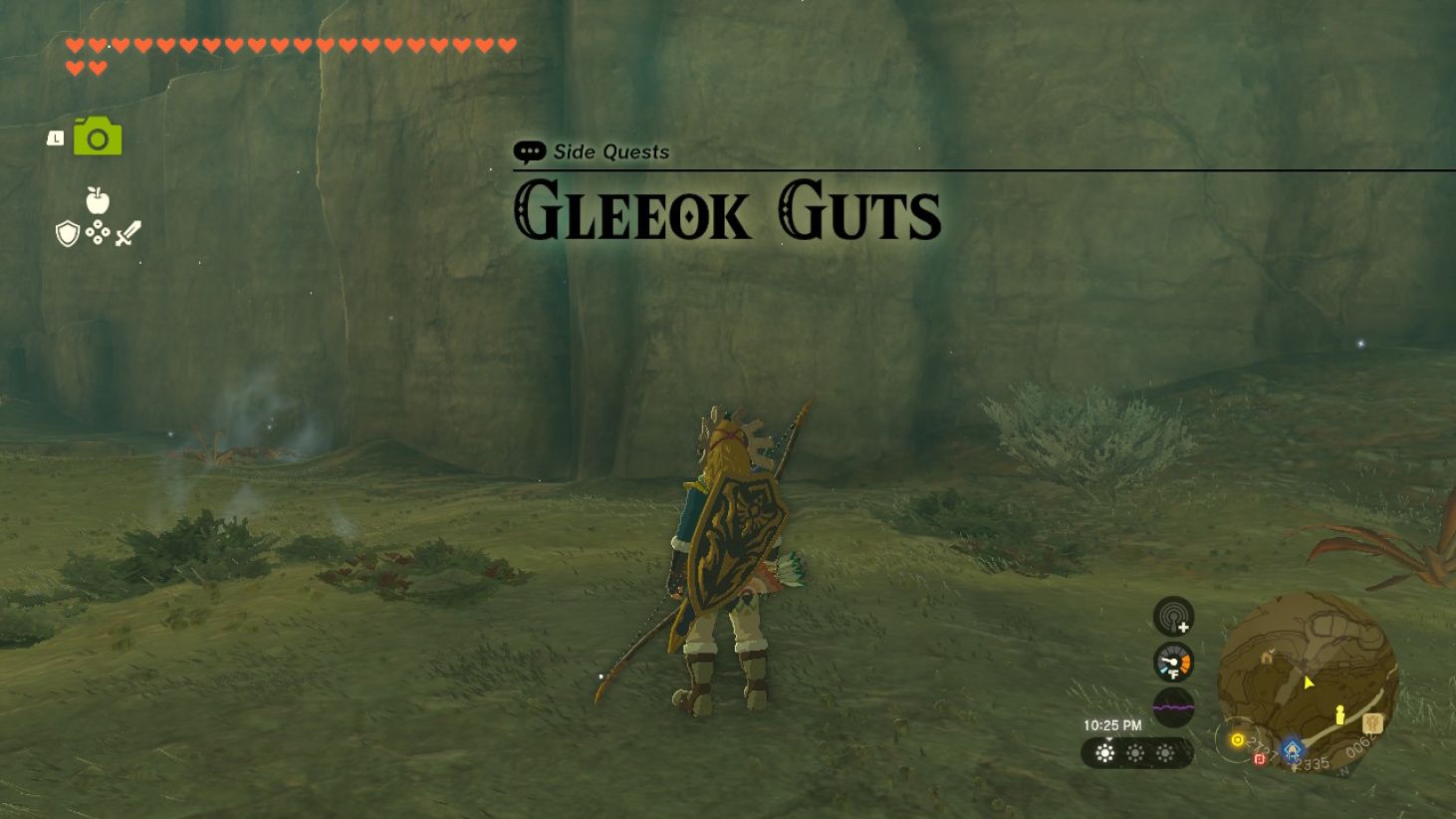
Task: Click the shield indicator icon
Action: pyautogui.click(x=67, y=233)
